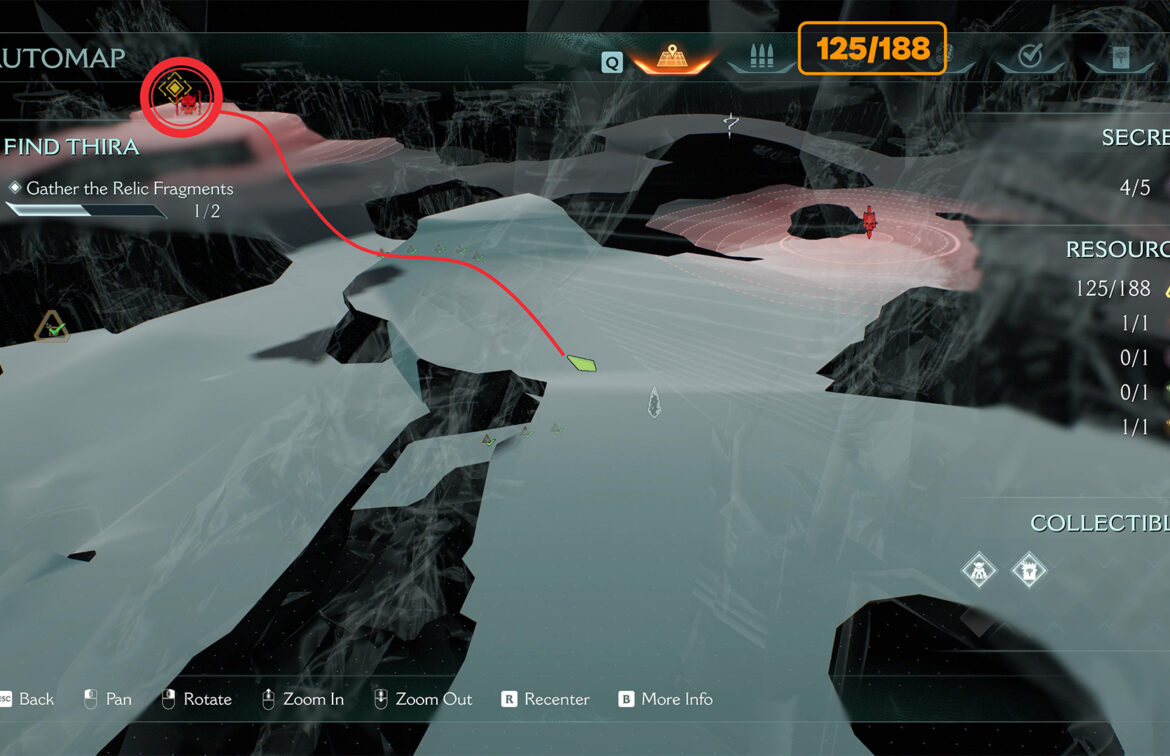Click the red marker in the pink zone
Screen dimensions: 1170x756
pos(868,222)
